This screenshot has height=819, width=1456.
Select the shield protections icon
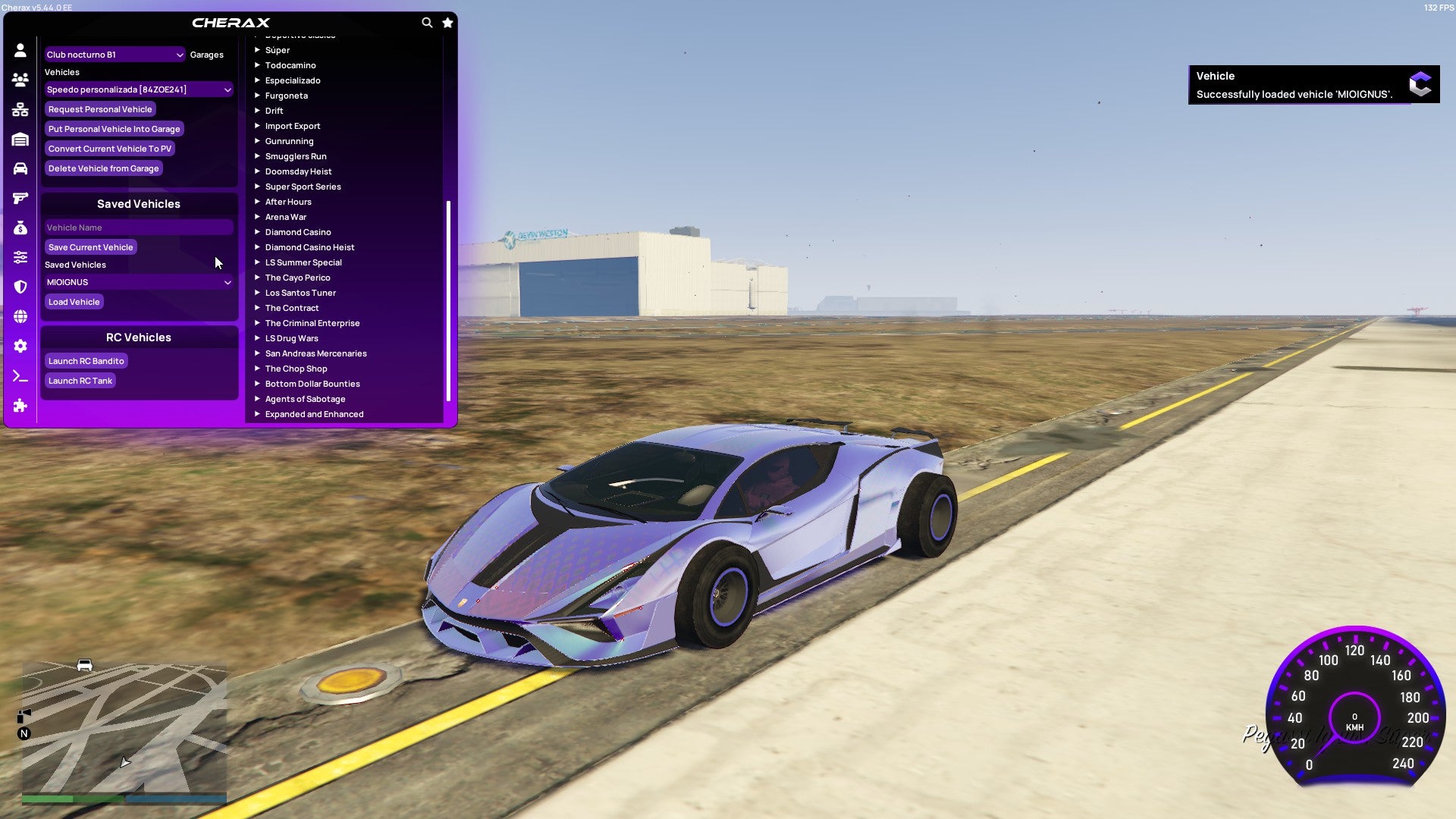pos(20,287)
